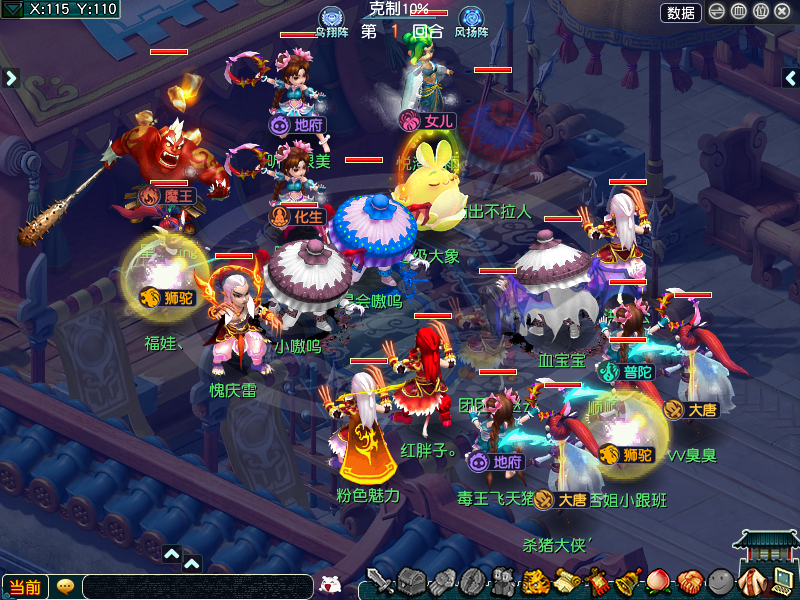Select the peach icon in toolbar
The image size is (800, 600).
point(657,581)
